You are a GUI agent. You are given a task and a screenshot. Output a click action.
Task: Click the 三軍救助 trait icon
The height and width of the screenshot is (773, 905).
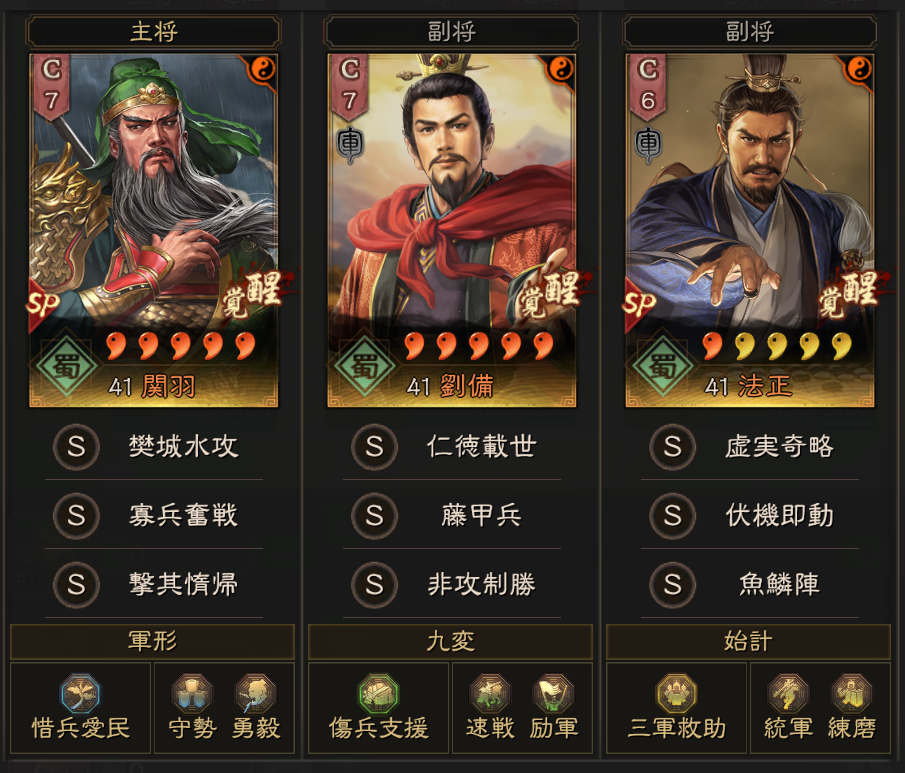[676, 694]
